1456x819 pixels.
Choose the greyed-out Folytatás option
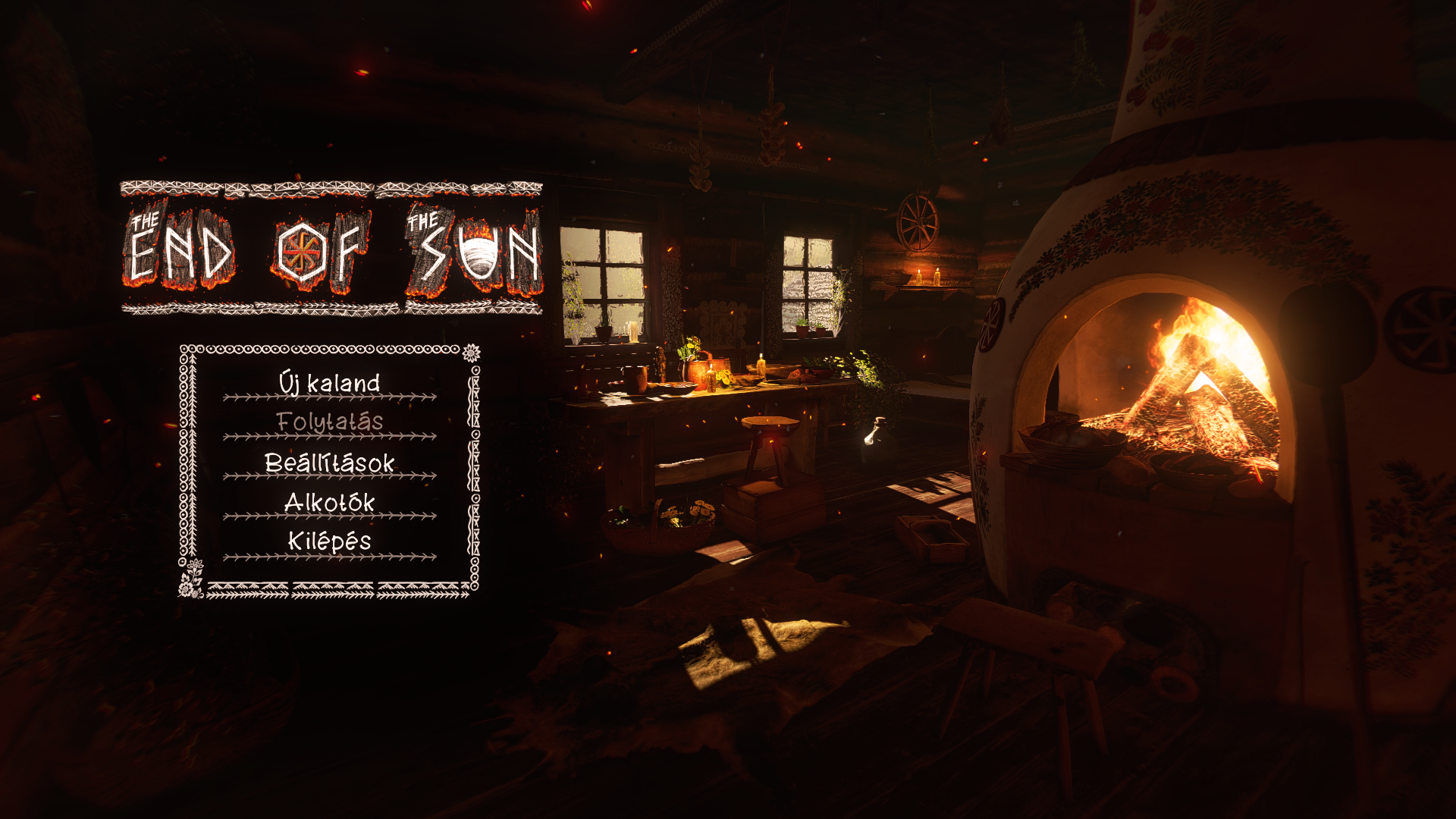coord(329,422)
